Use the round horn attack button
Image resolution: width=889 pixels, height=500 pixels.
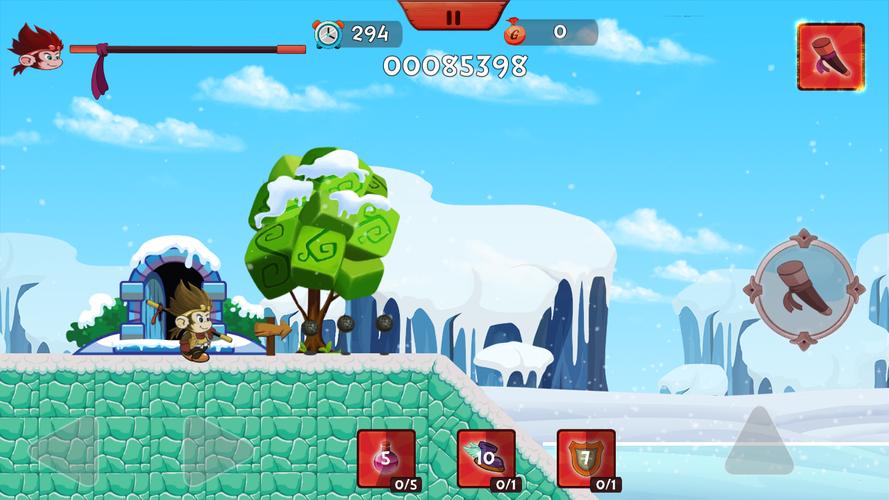805,289
